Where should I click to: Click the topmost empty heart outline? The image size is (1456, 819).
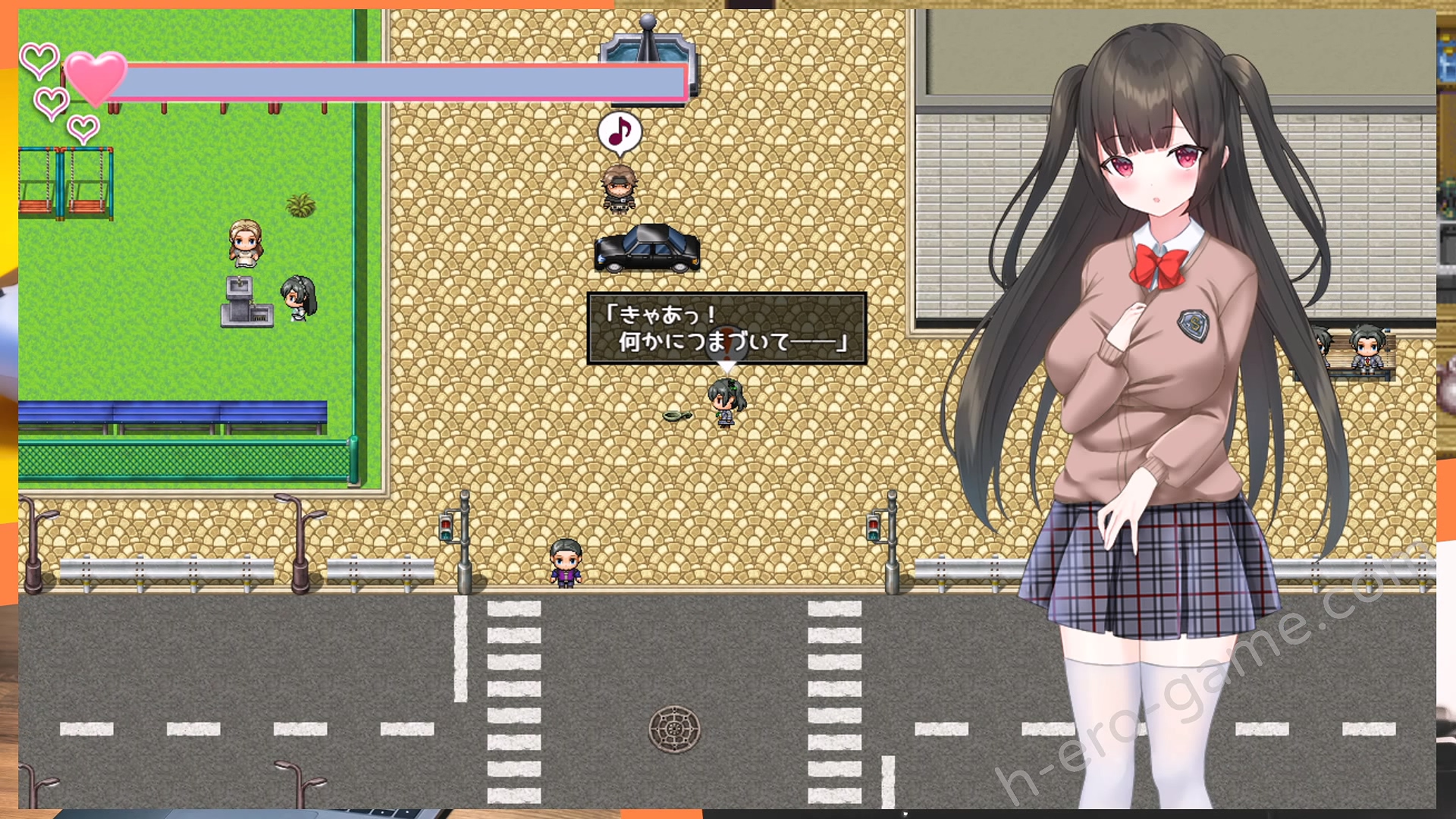pyautogui.click(x=39, y=57)
